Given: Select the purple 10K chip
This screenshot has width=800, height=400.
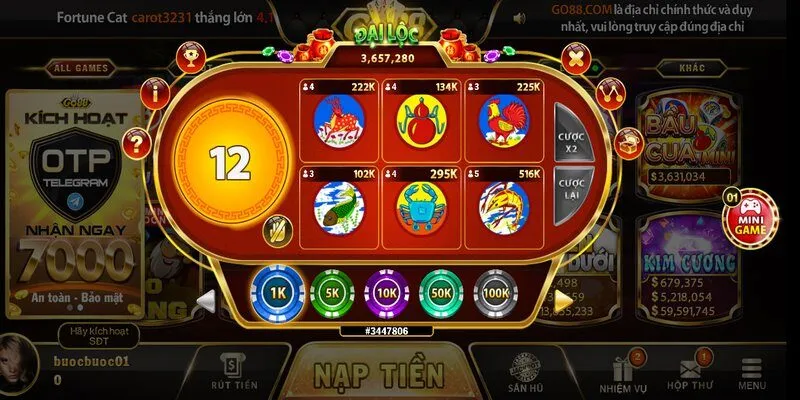Looking at the screenshot, I should [387, 293].
